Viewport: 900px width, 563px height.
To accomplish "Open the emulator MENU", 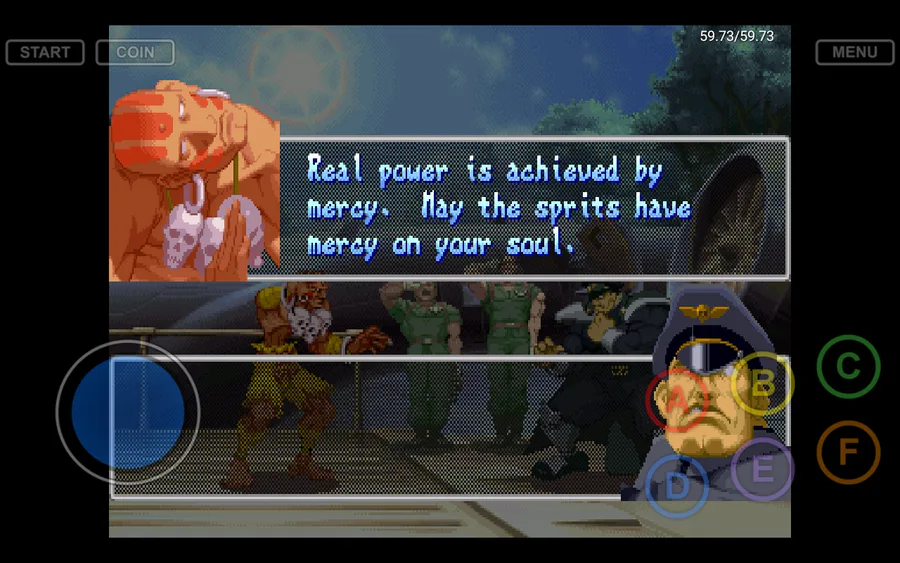I will tap(854, 52).
